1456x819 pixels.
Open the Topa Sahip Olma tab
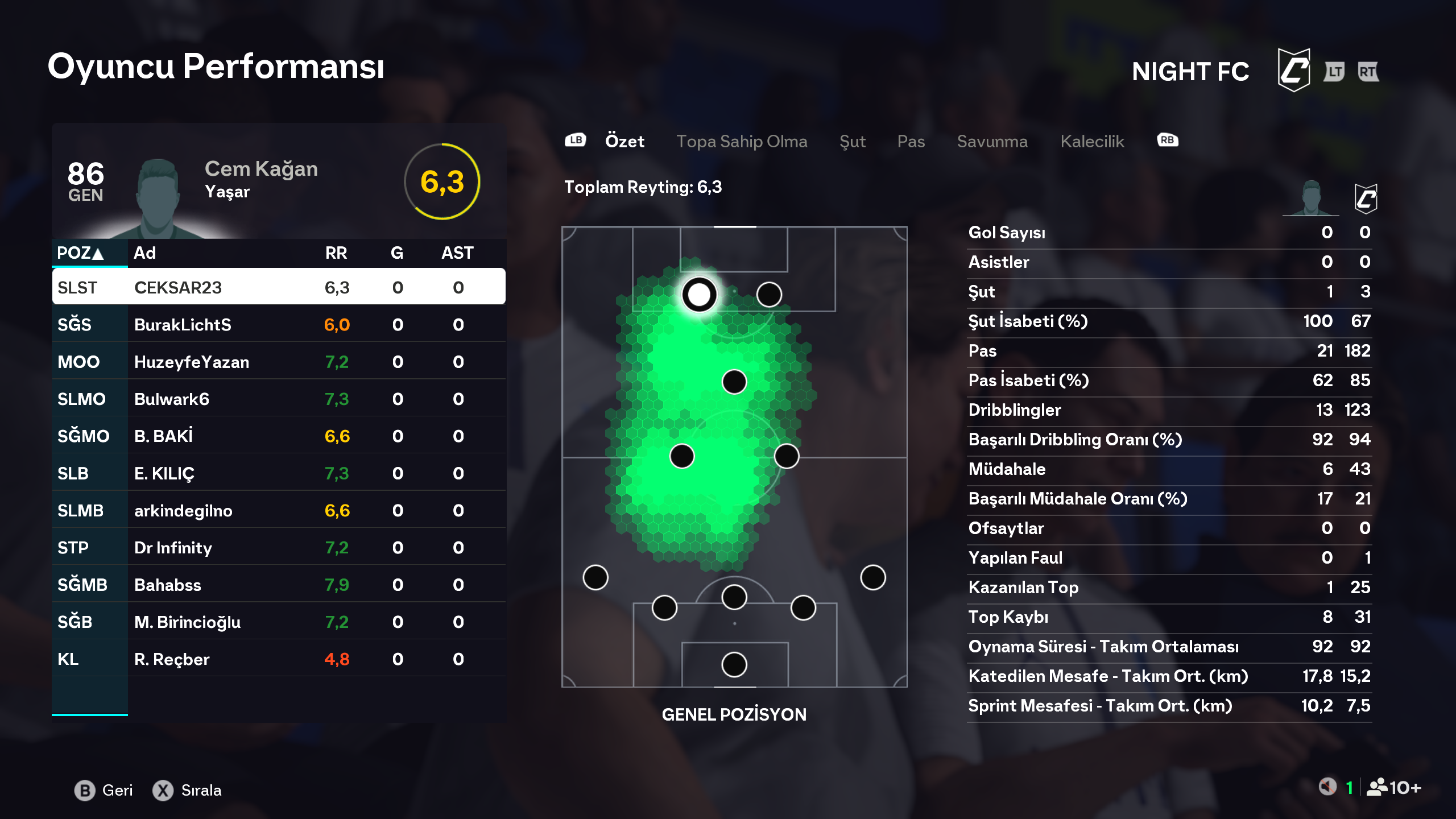coord(742,141)
